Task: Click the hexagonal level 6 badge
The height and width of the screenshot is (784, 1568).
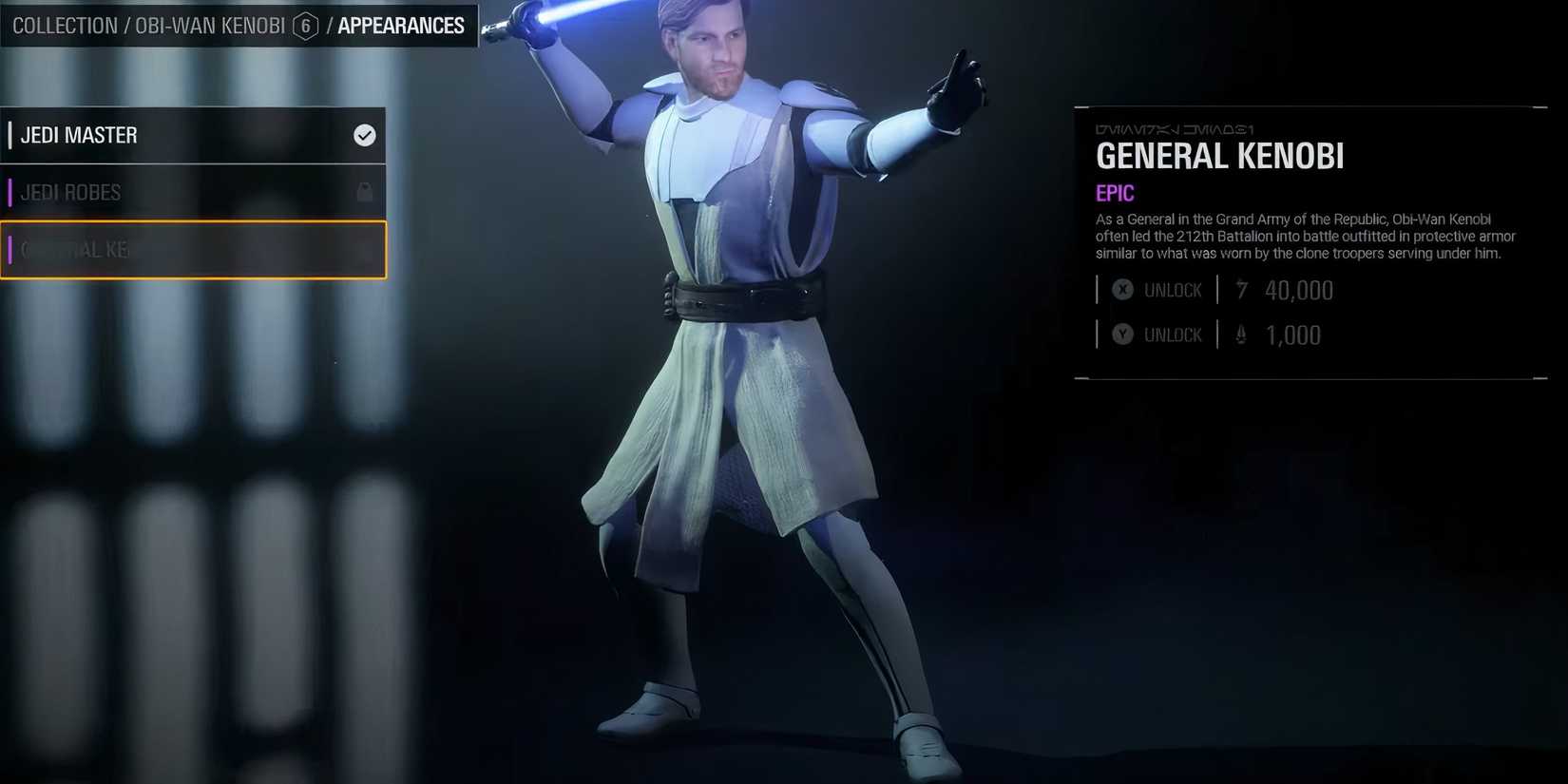Action: click(304, 26)
